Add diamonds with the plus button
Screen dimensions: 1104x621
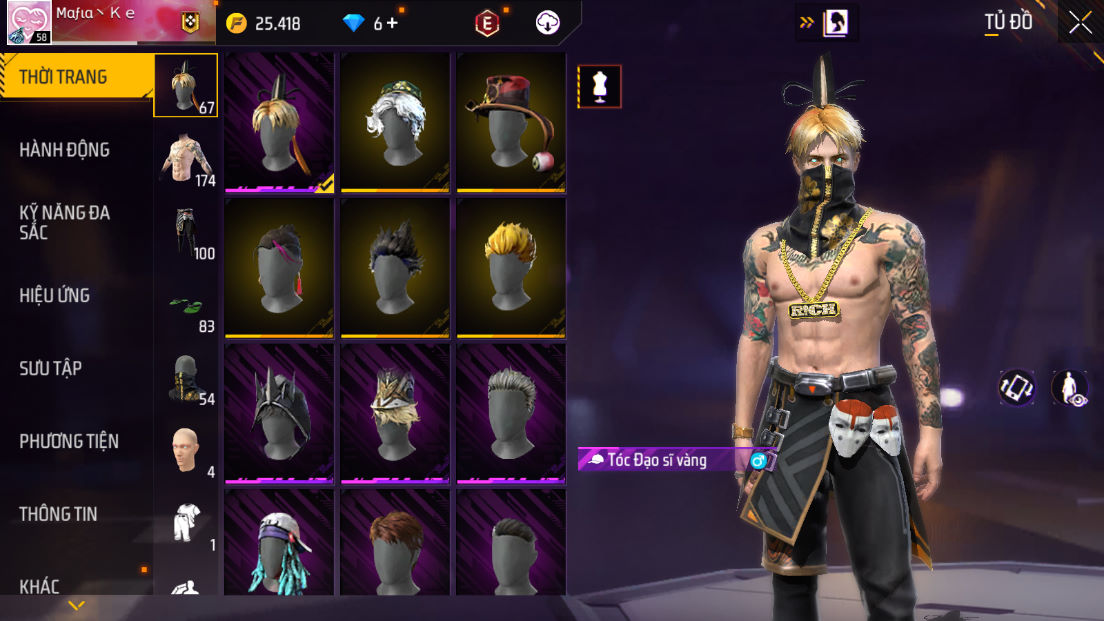[392, 23]
